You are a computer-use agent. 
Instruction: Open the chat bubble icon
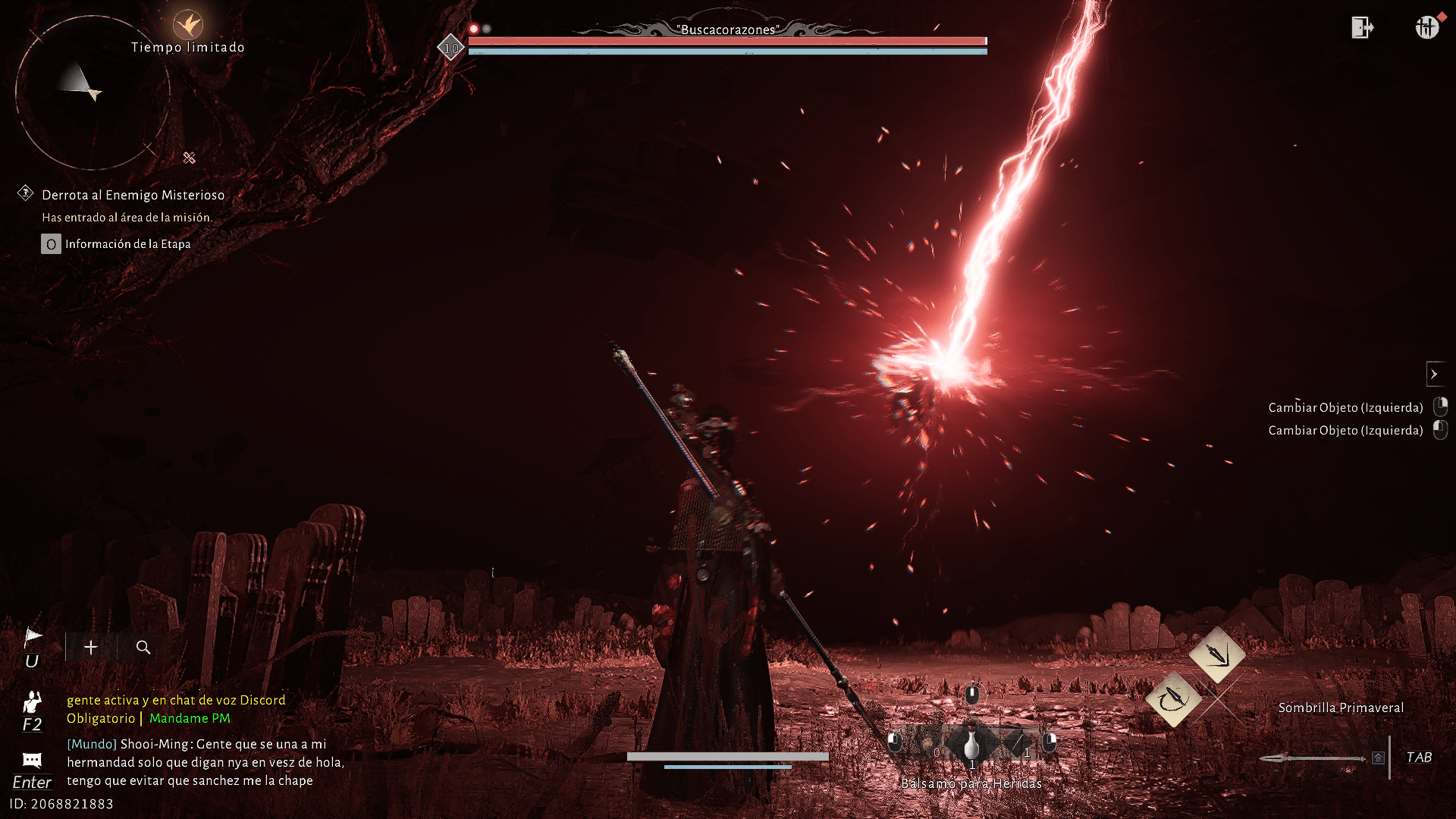click(x=32, y=760)
